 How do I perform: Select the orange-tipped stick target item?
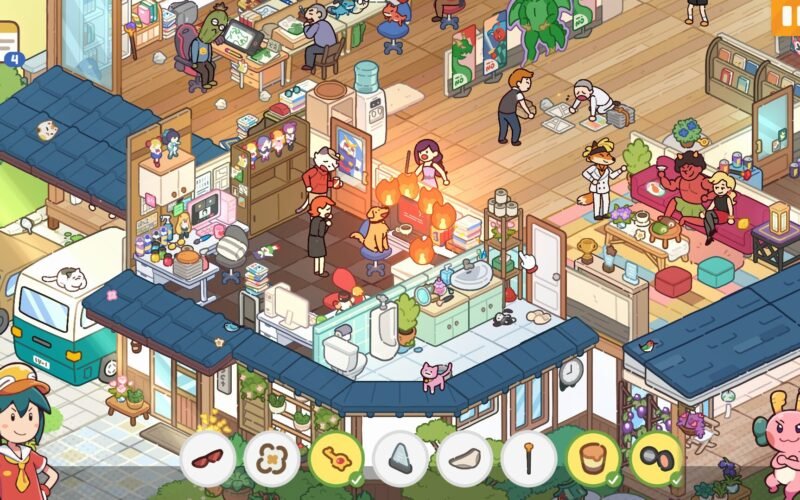529,459
